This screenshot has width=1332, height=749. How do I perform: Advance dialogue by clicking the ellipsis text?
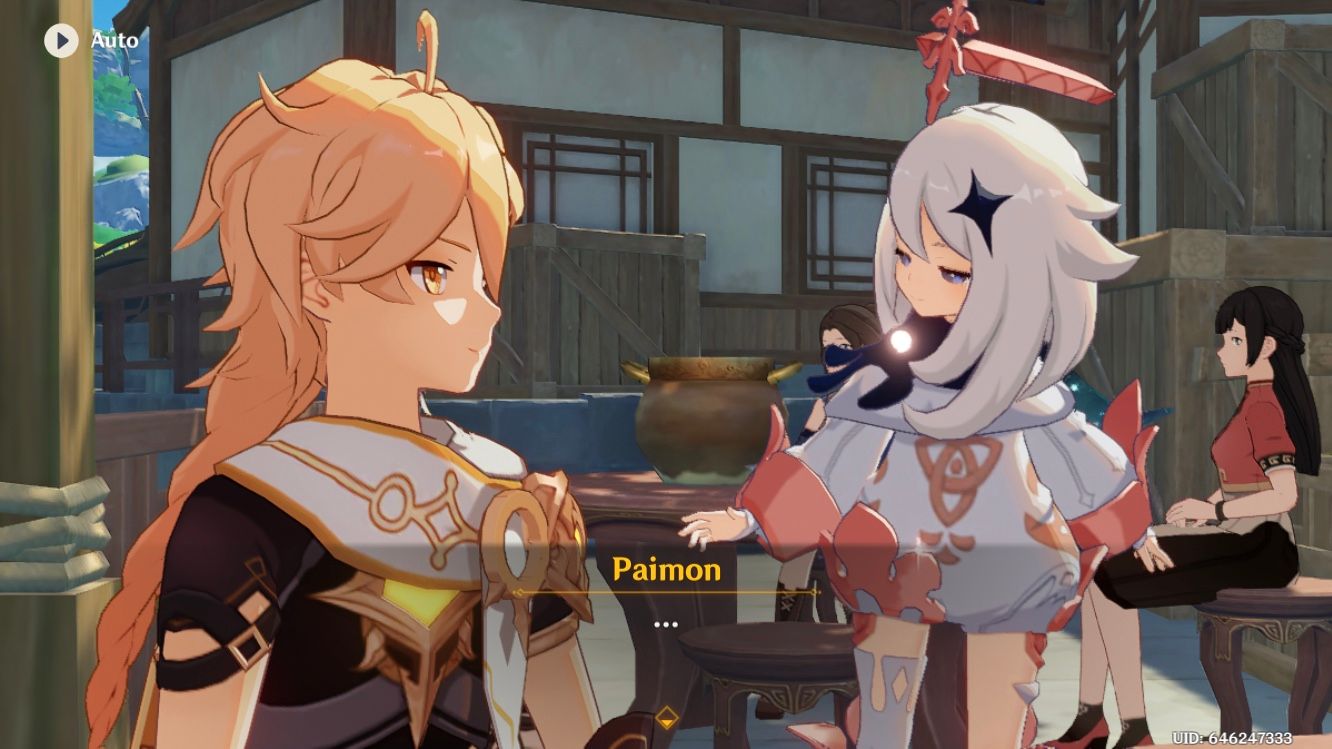point(666,625)
